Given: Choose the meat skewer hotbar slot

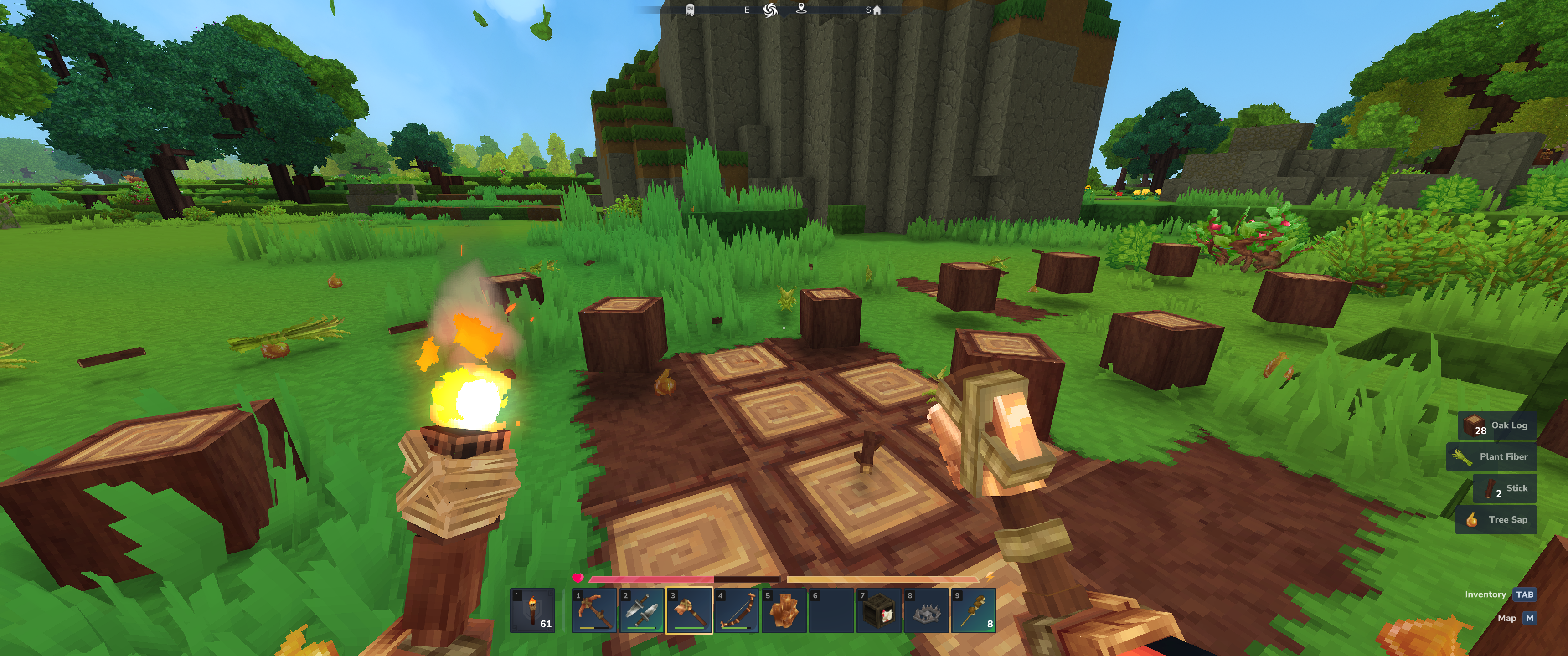Looking at the screenshot, I should 974,610.
